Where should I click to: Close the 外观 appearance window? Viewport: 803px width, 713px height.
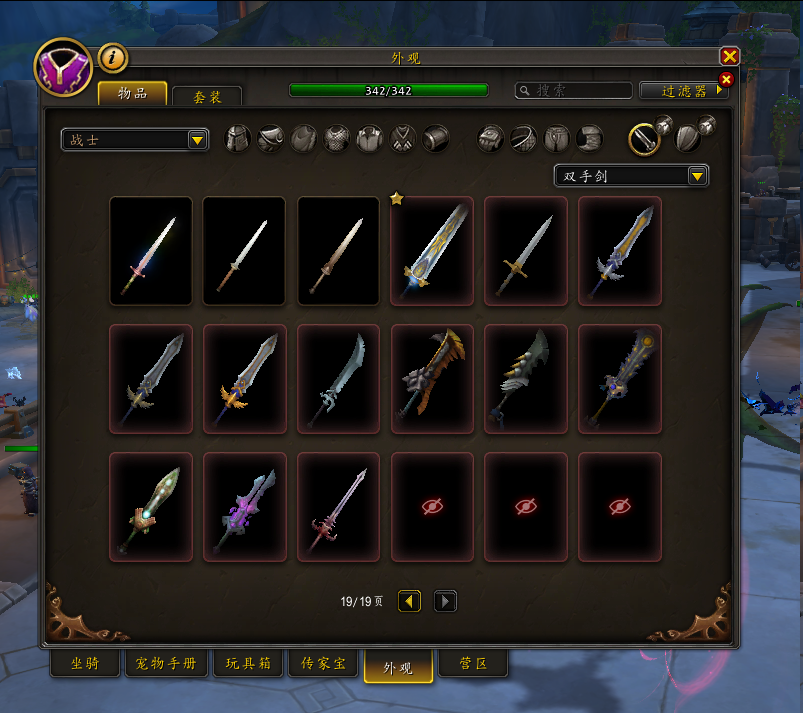(x=729, y=57)
